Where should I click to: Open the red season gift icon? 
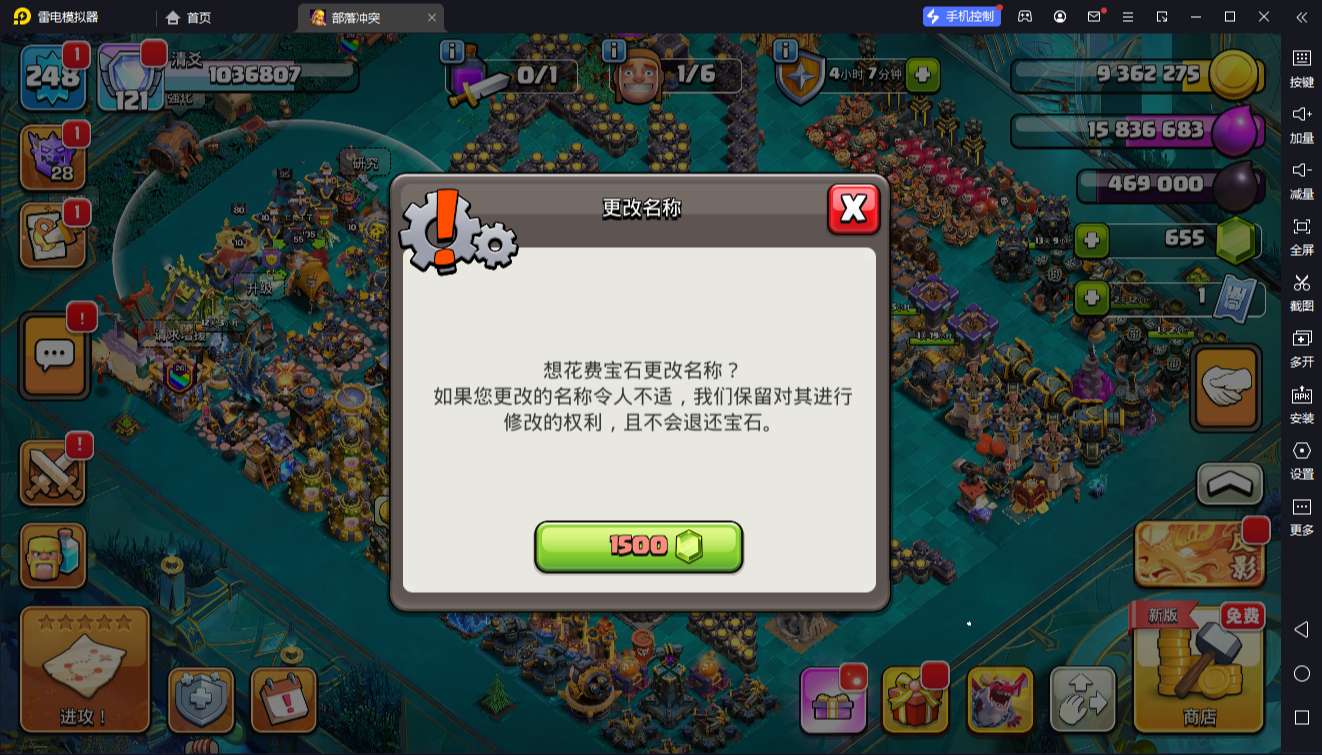point(916,700)
